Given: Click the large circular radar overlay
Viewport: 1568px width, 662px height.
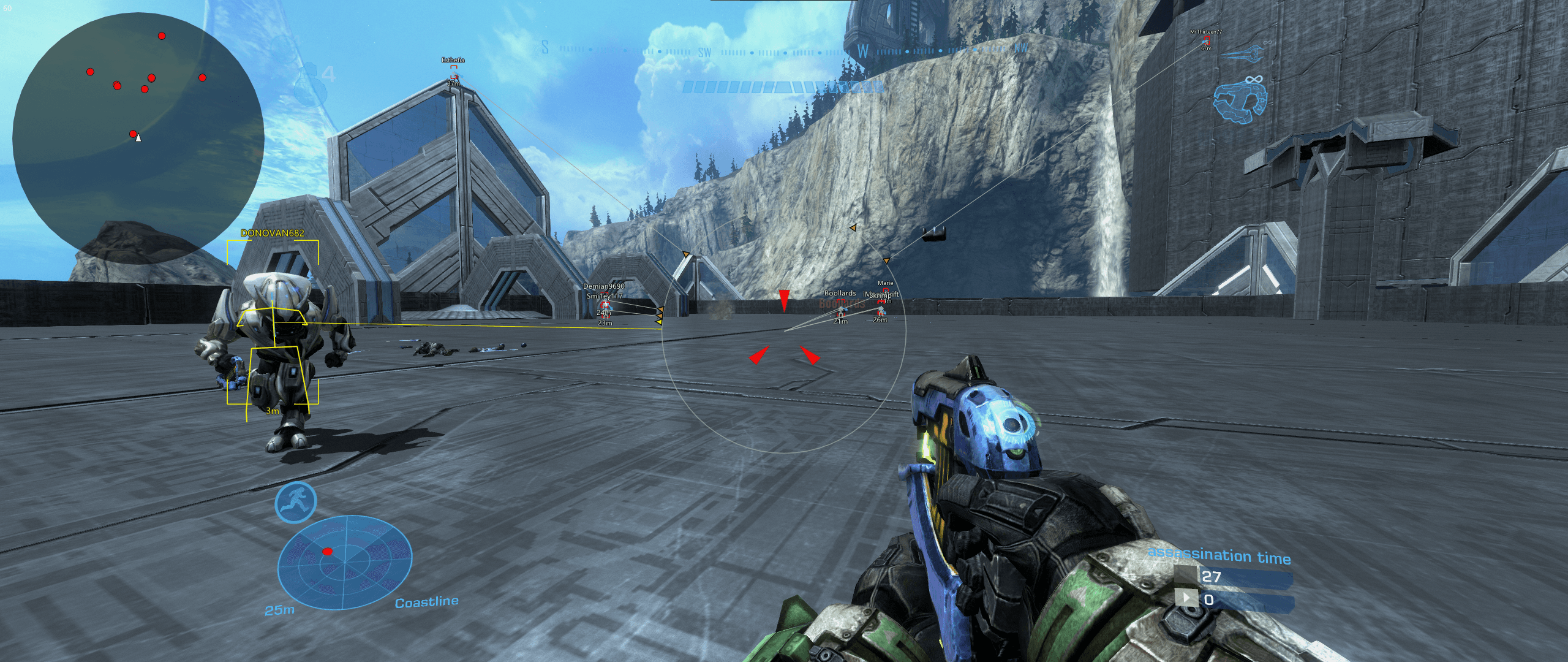Looking at the screenshot, I should coord(138,139).
